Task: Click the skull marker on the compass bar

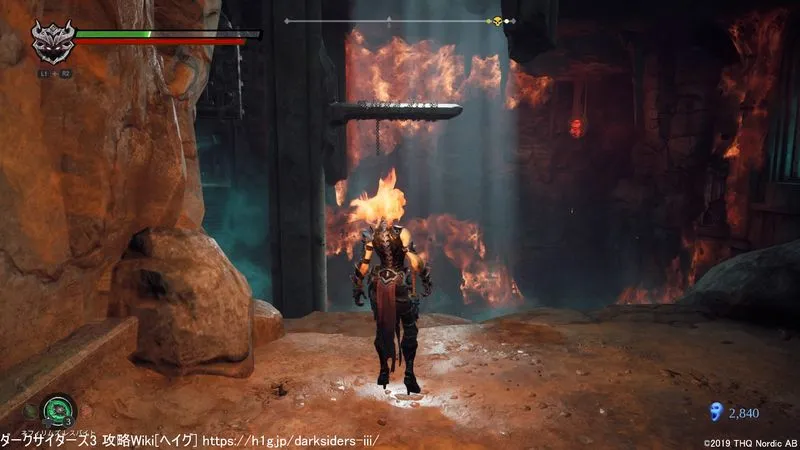Action: click(496, 21)
